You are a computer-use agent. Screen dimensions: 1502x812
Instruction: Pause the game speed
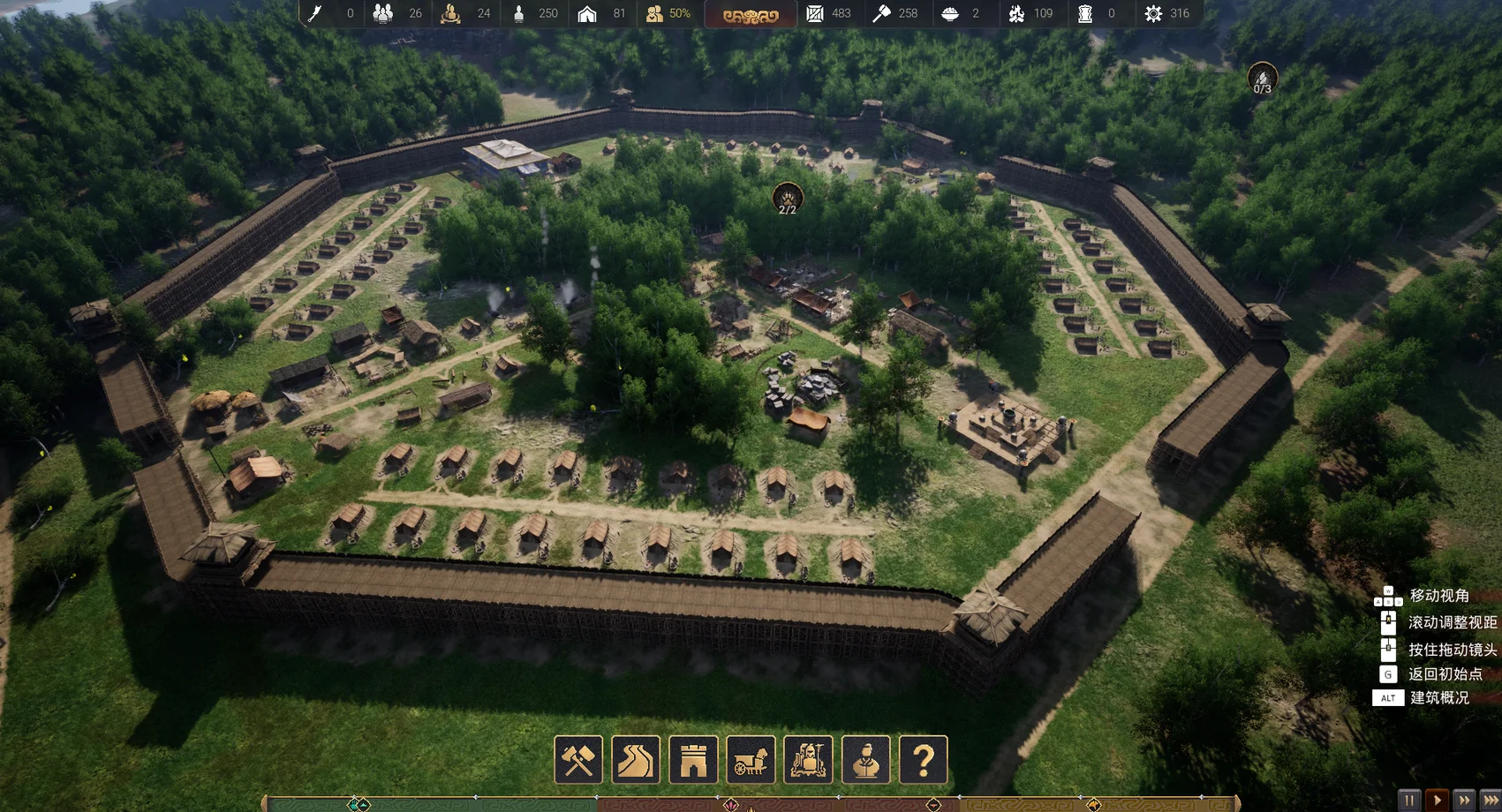[1409, 801]
